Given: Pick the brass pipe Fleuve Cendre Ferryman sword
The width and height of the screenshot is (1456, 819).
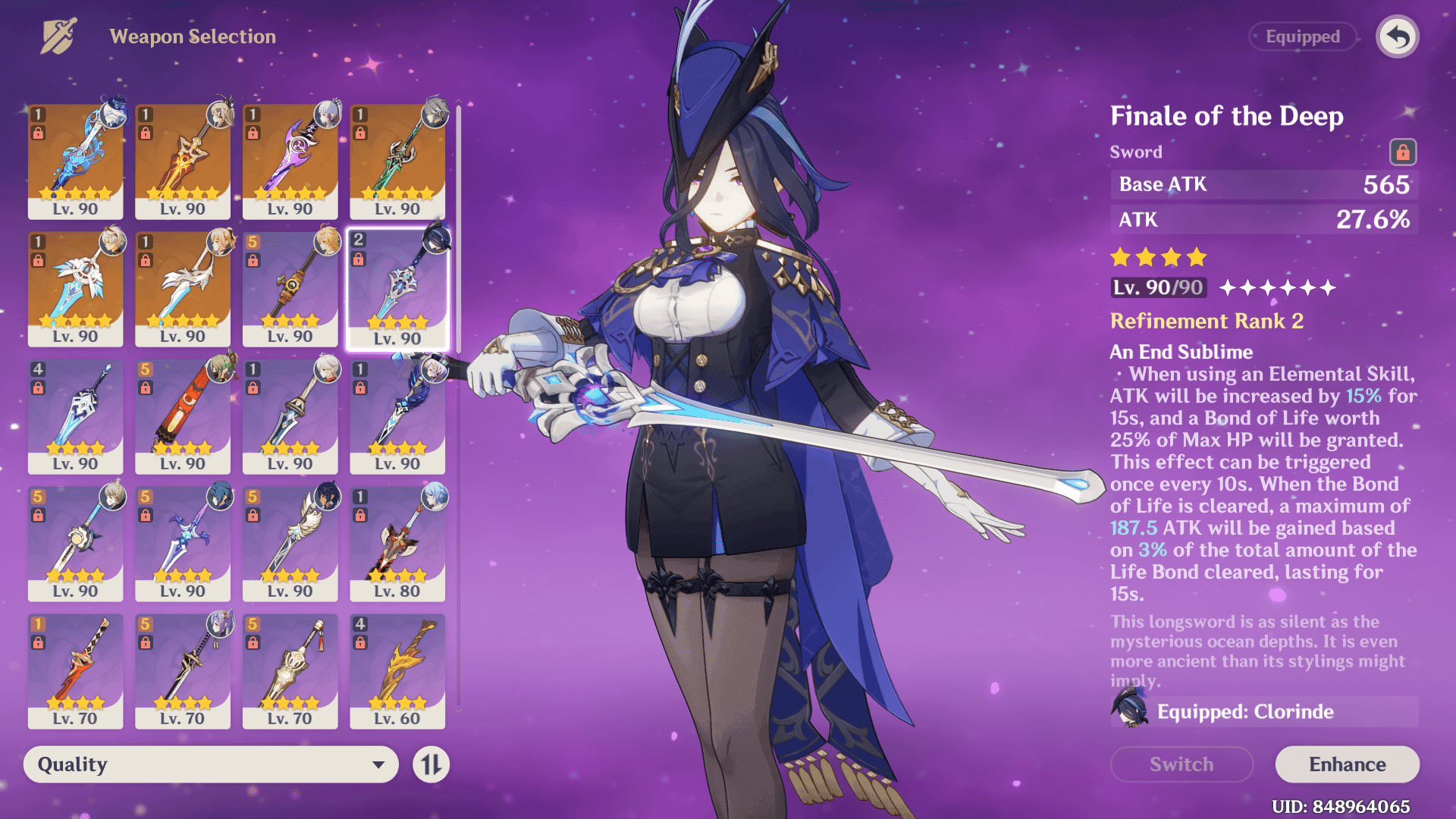Looking at the screenshot, I should coord(290,288).
